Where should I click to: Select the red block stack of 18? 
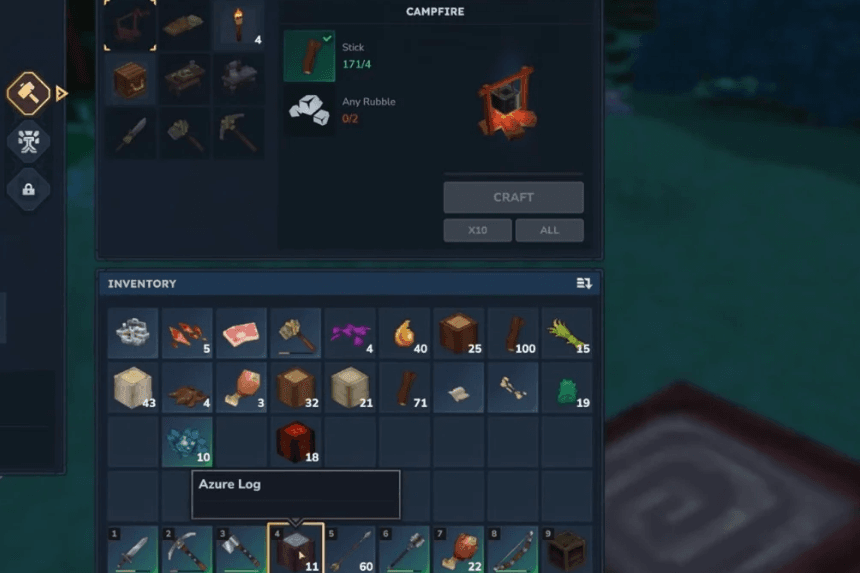[x=295, y=443]
